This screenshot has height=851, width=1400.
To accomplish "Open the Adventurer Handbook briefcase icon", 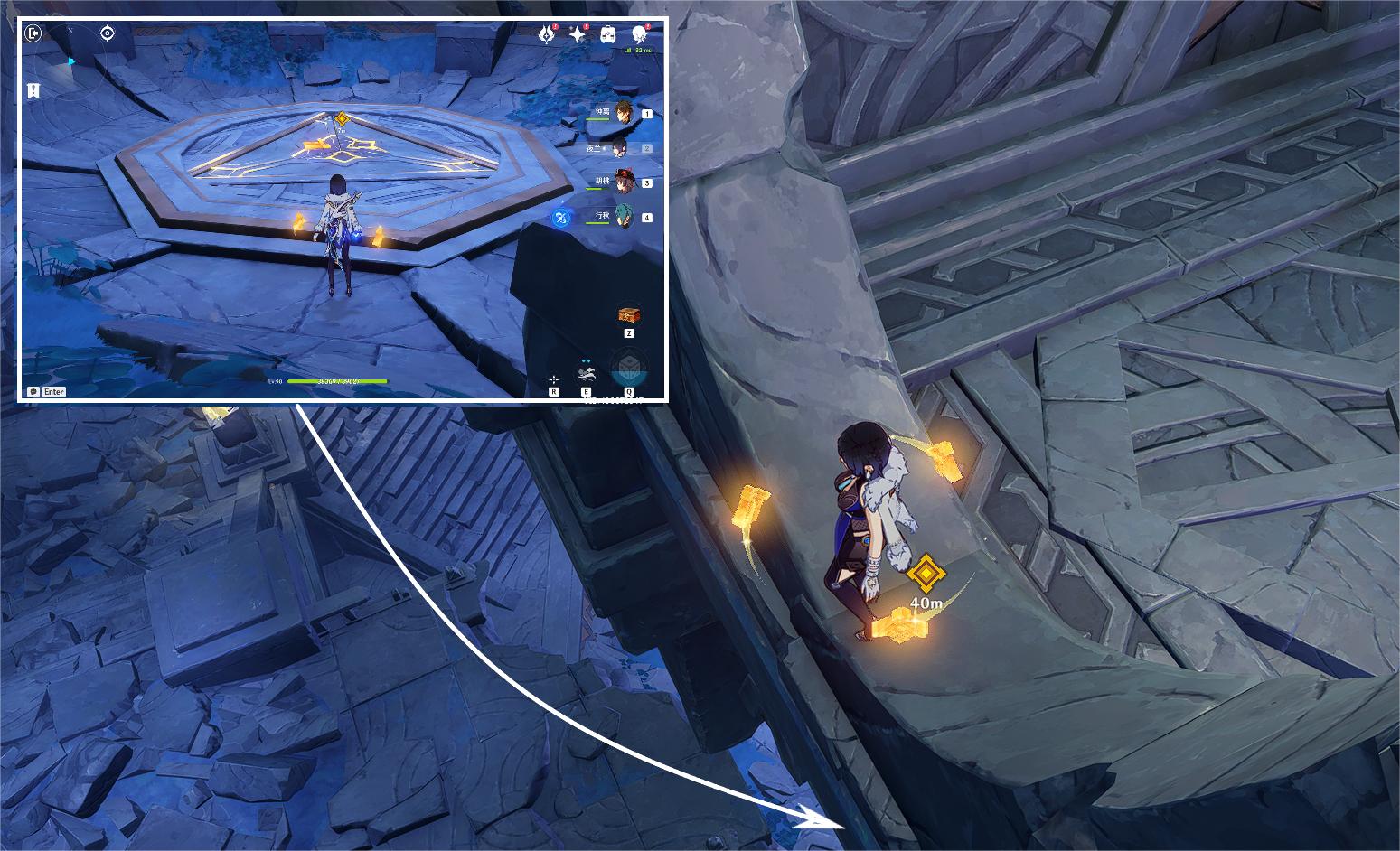I will [x=607, y=33].
